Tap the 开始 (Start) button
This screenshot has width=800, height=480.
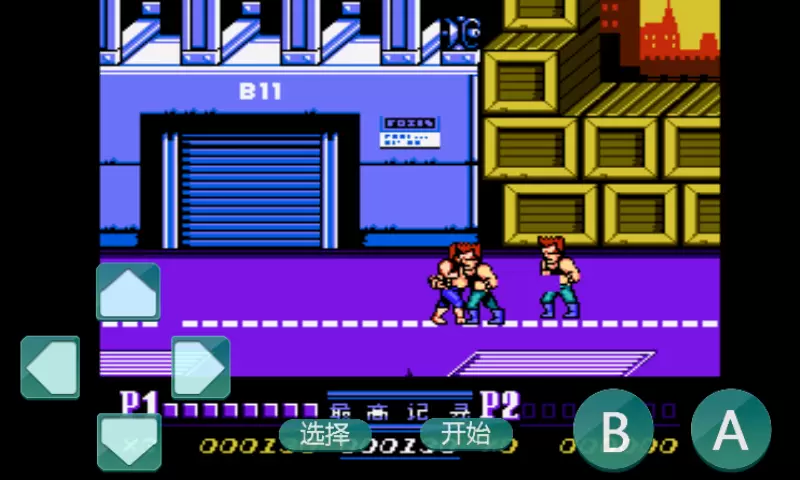point(466,434)
